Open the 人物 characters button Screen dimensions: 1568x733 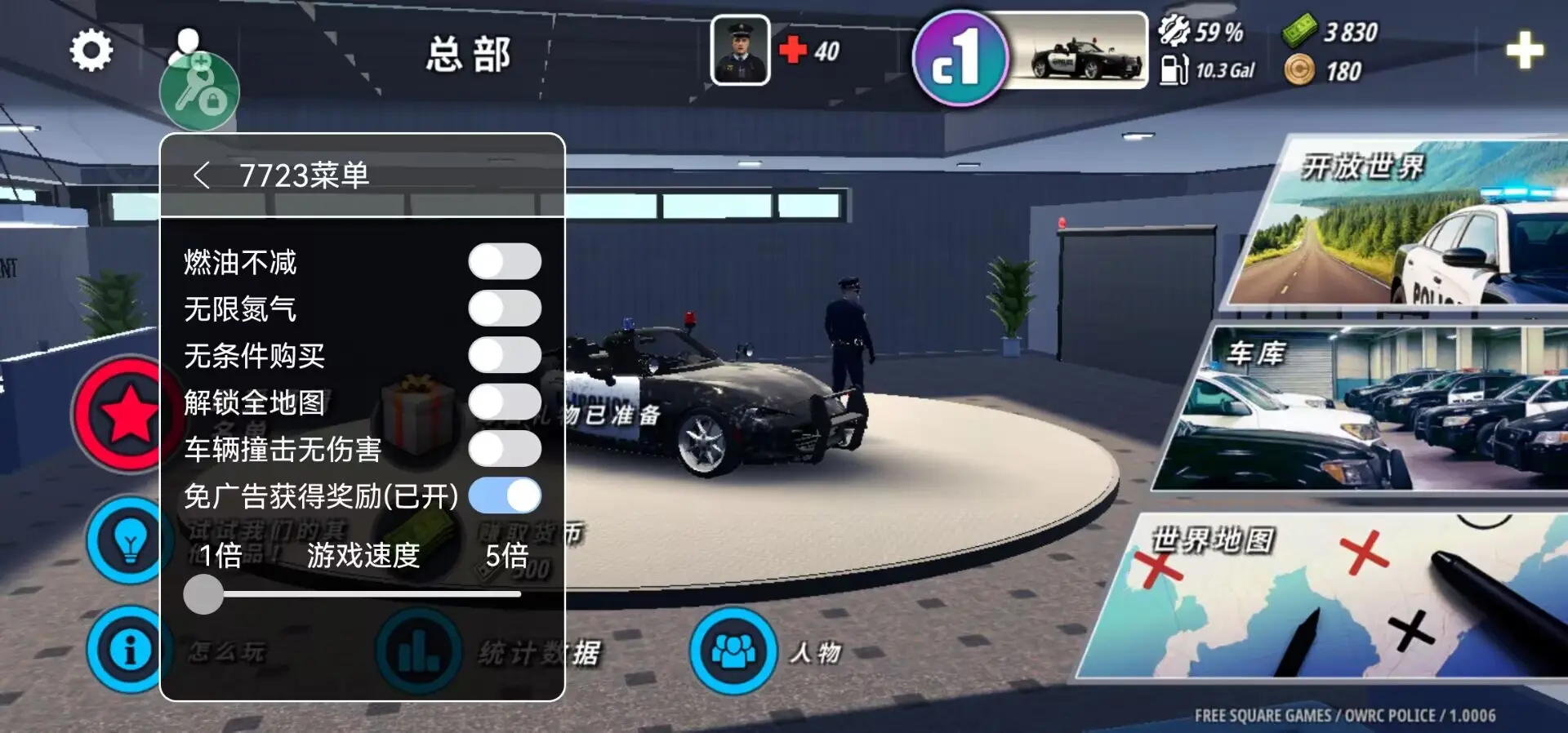(734, 651)
